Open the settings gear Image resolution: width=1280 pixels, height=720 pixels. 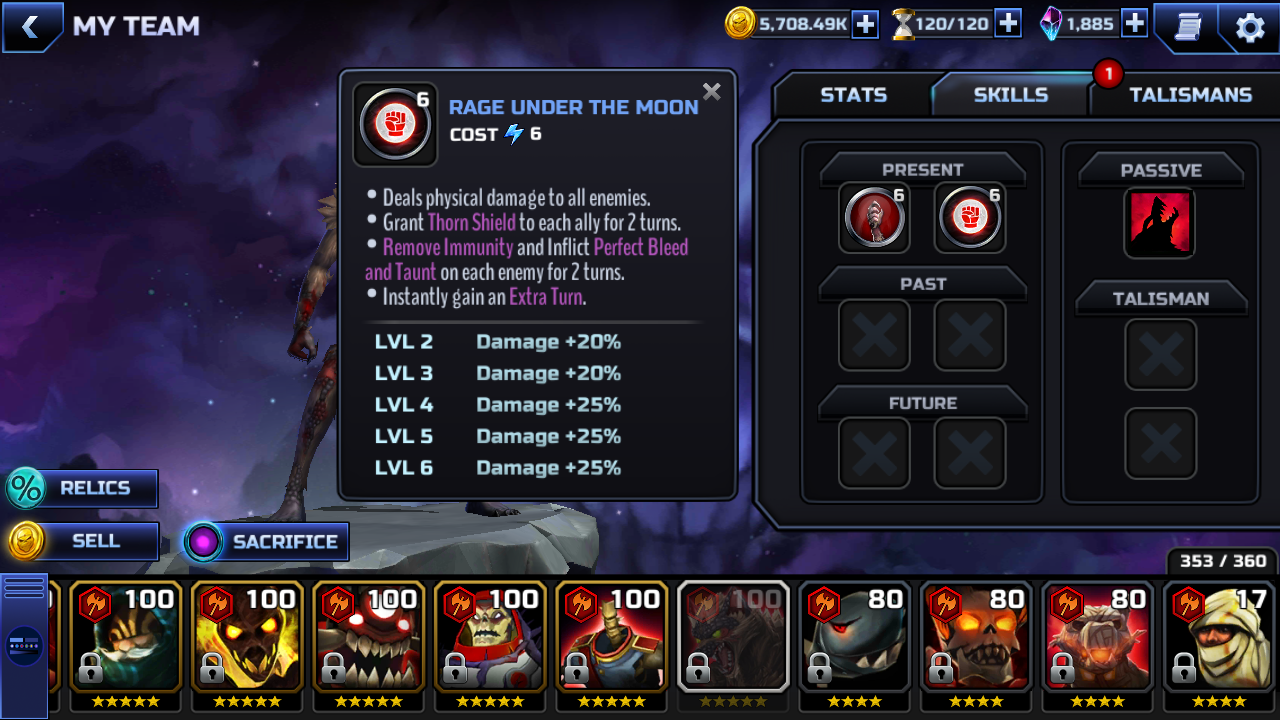1250,27
